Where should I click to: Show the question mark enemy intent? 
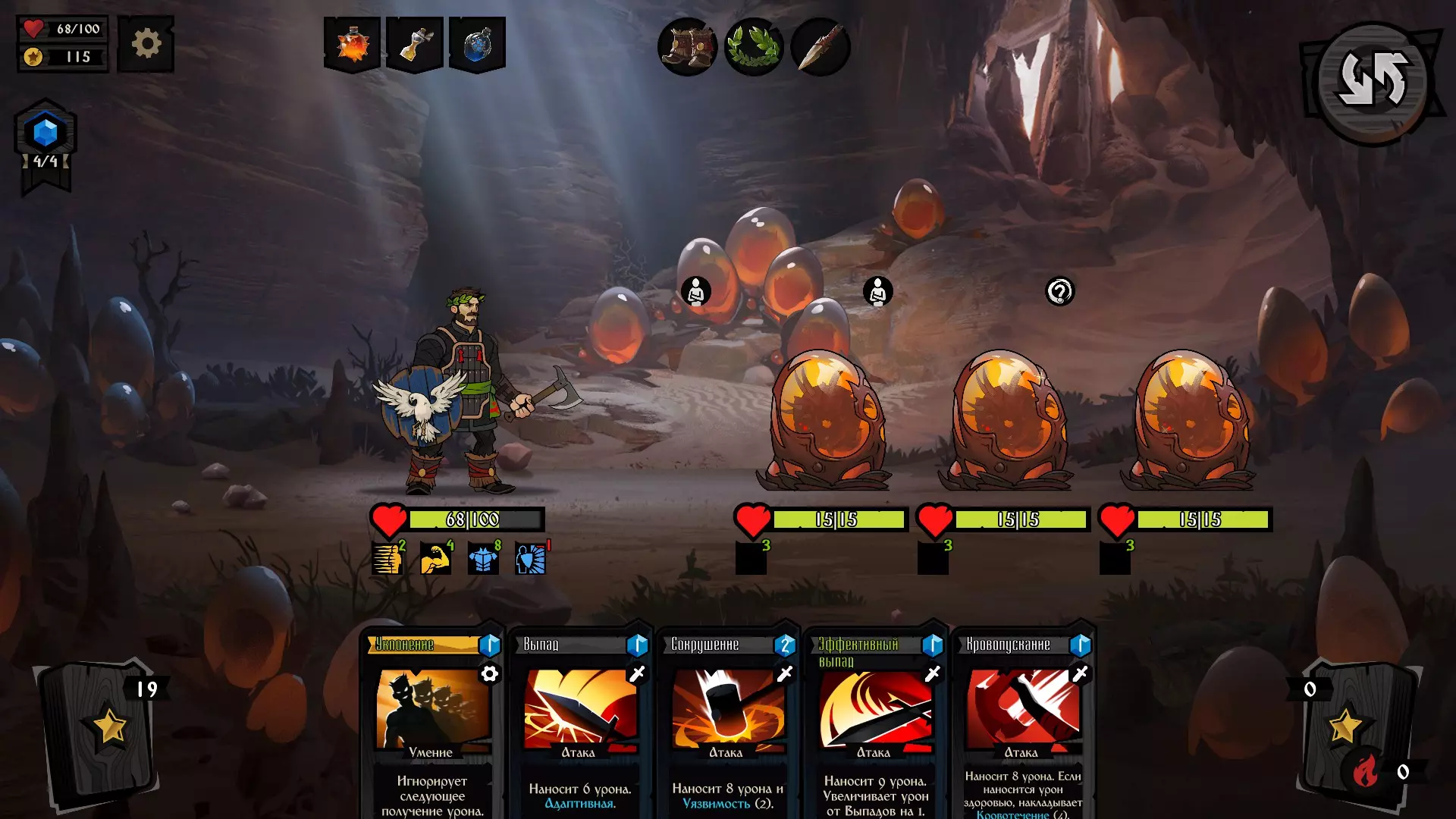[1060, 291]
